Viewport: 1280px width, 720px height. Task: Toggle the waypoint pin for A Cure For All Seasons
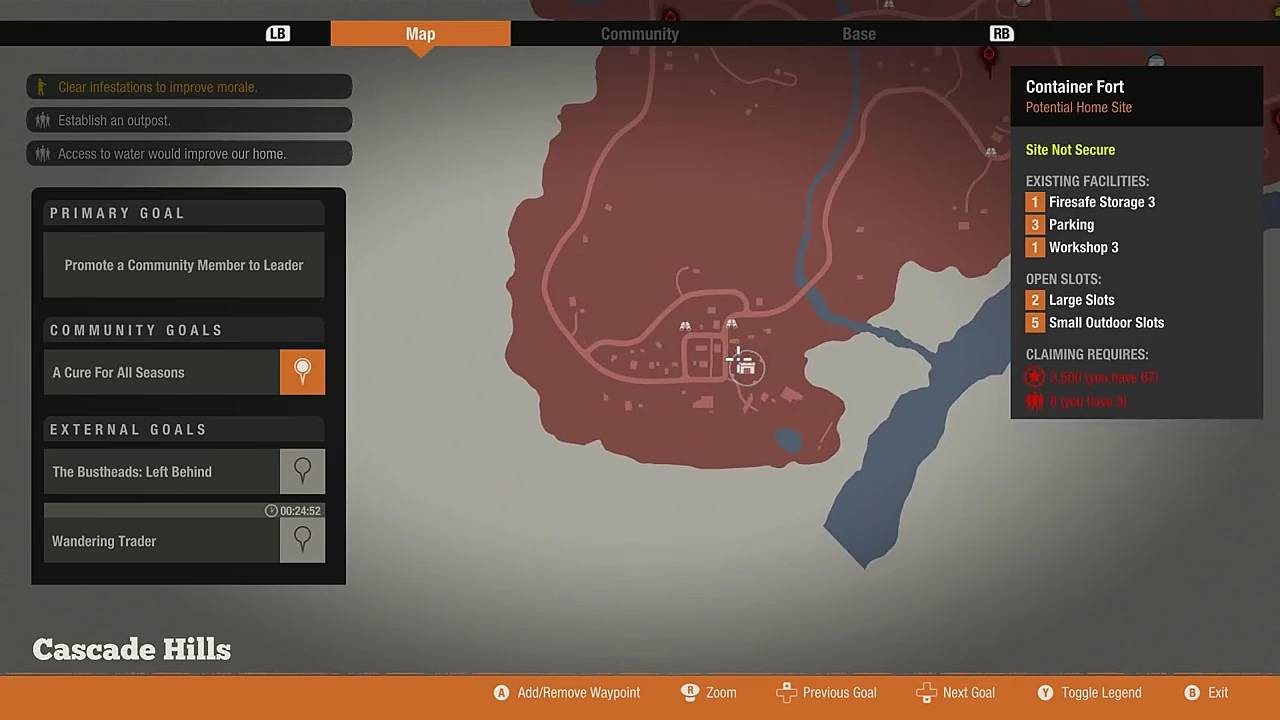click(302, 371)
